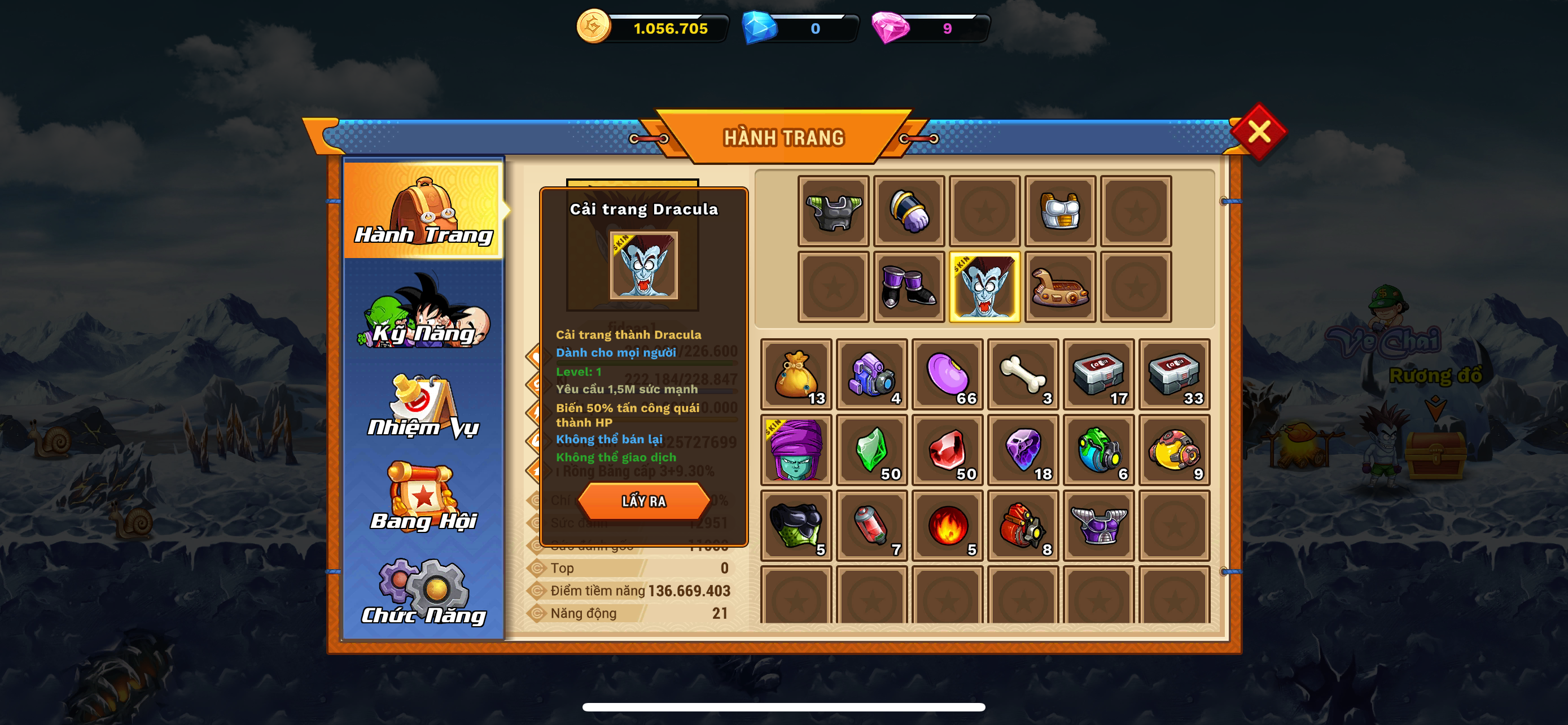Select the red ruby gem stack
Viewport: 1568px width, 725px height.
947,450
